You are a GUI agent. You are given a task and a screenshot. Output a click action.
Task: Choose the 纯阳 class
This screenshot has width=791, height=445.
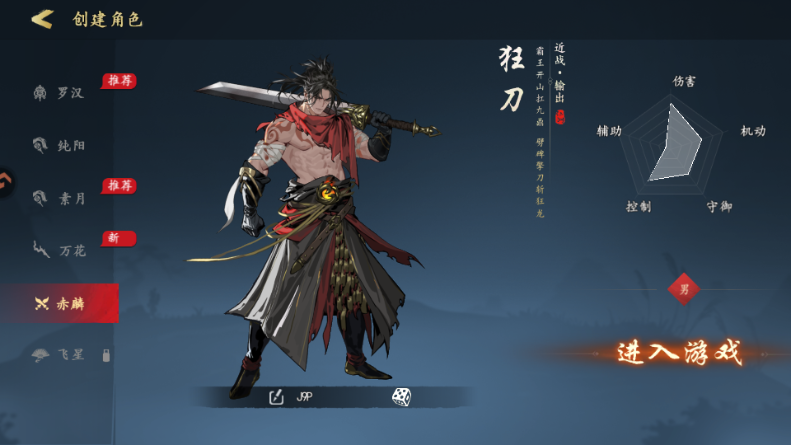[x=60, y=145]
